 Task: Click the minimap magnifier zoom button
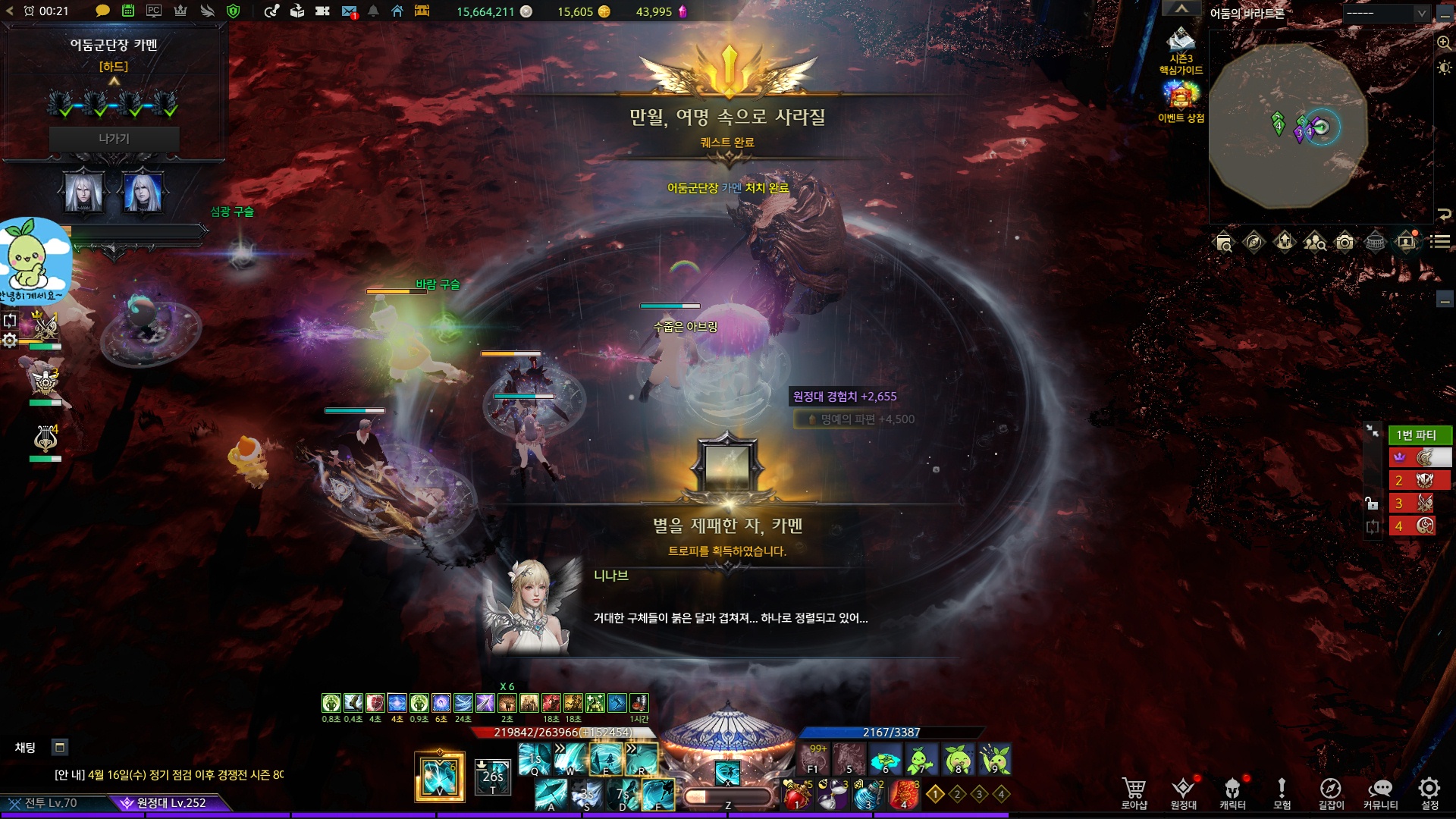(x=1444, y=42)
